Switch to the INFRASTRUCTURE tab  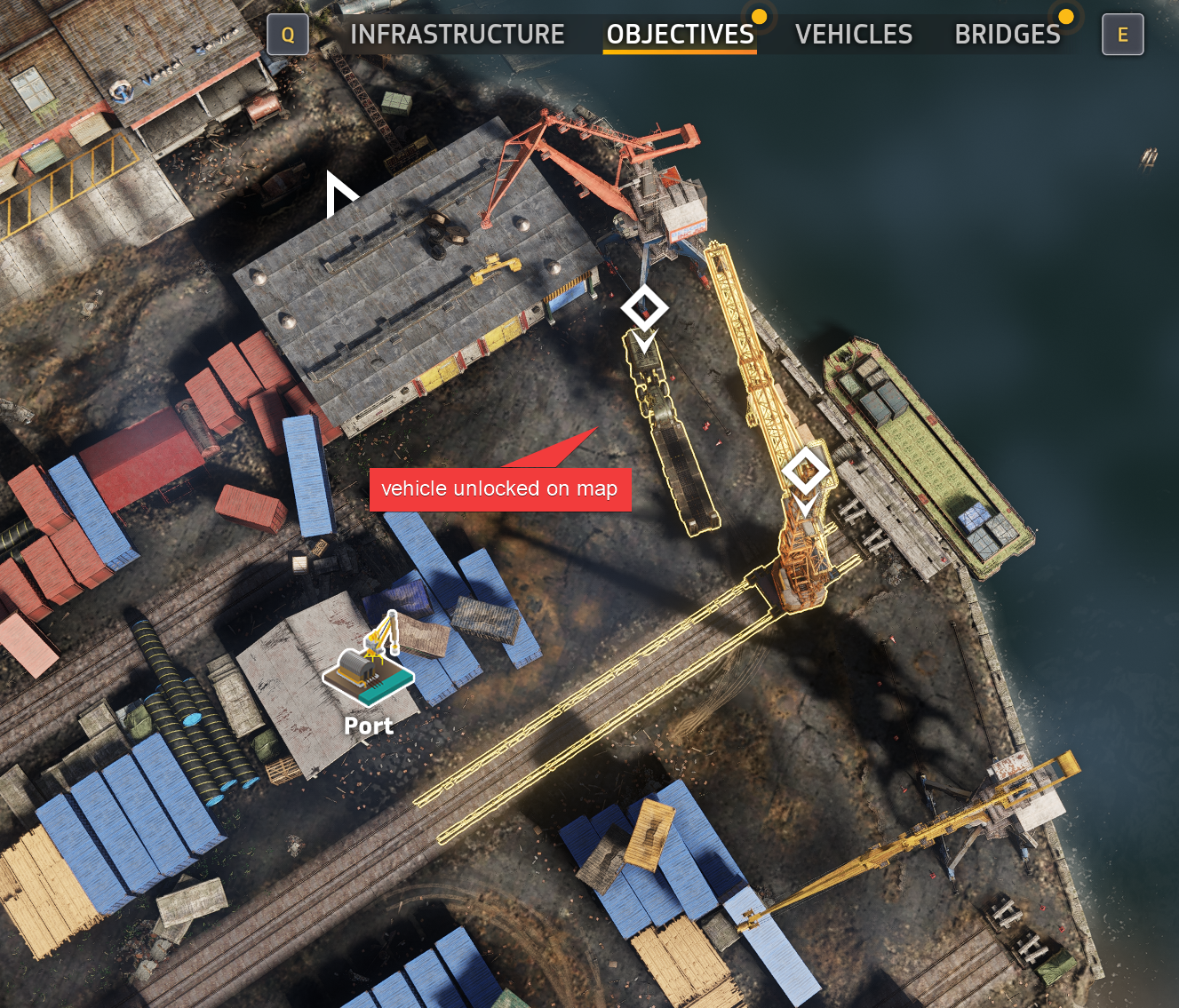pos(458,34)
